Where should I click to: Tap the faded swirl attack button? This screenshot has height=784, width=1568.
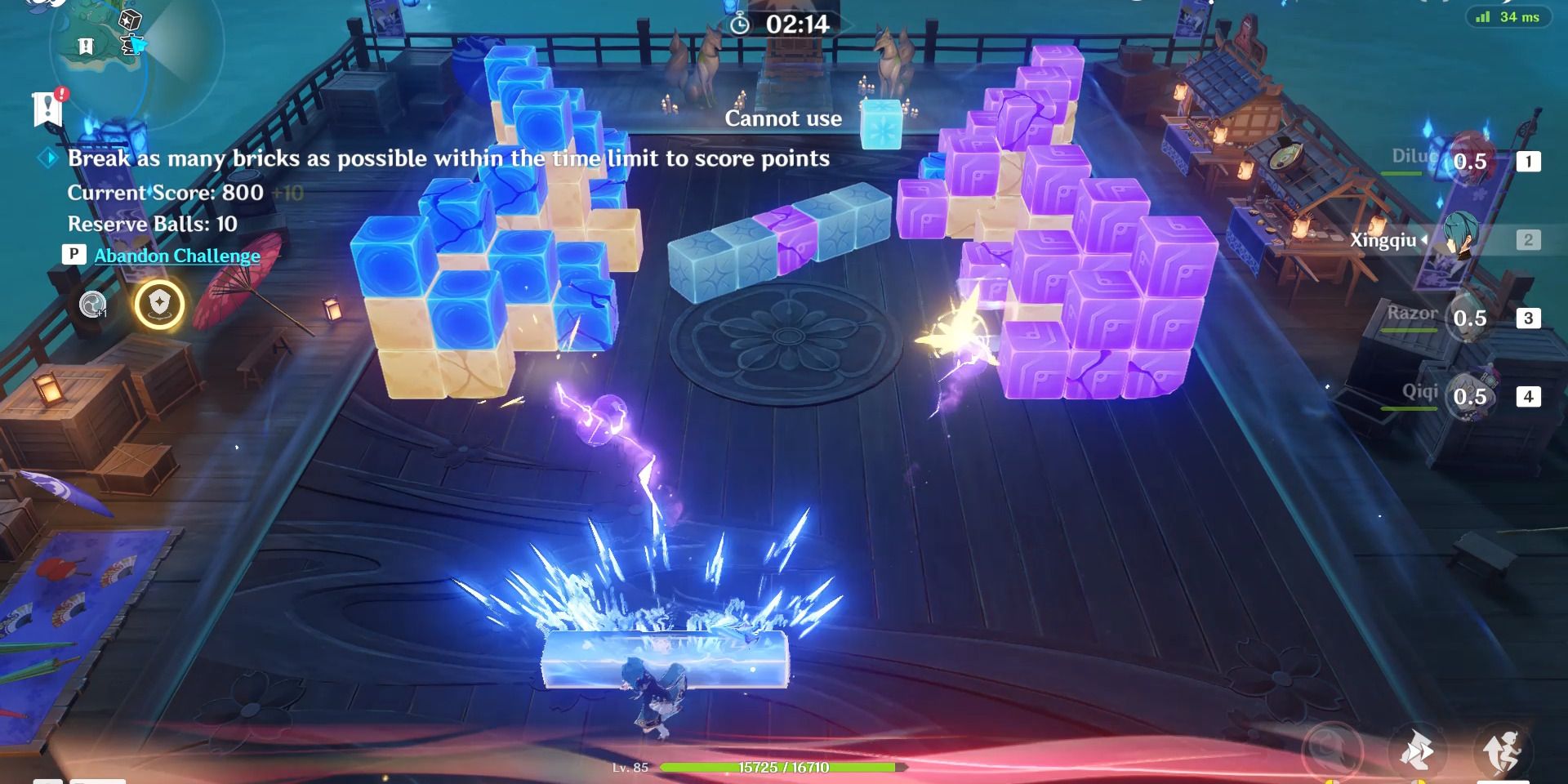click(1331, 750)
